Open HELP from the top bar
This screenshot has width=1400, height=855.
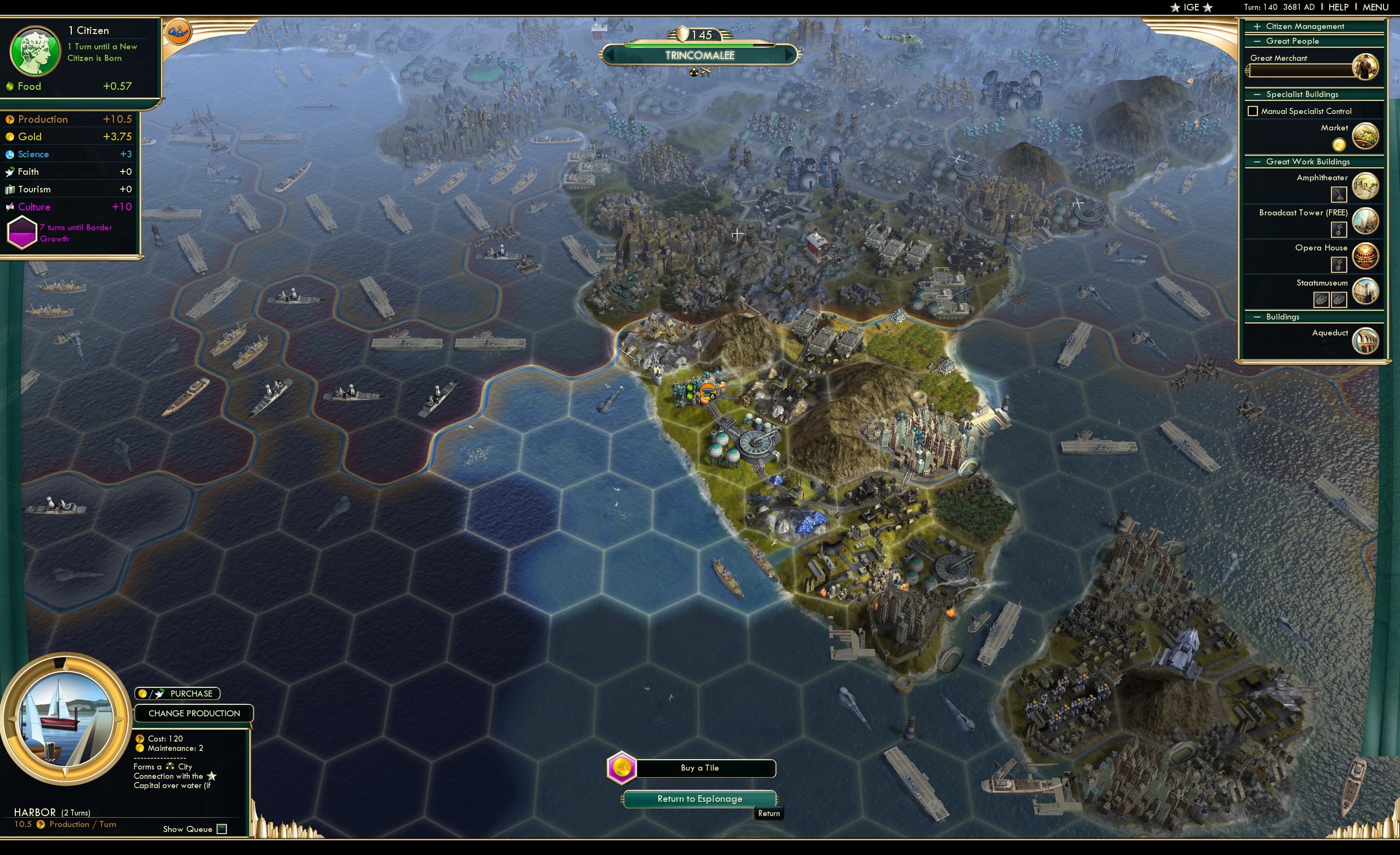pos(1339,7)
